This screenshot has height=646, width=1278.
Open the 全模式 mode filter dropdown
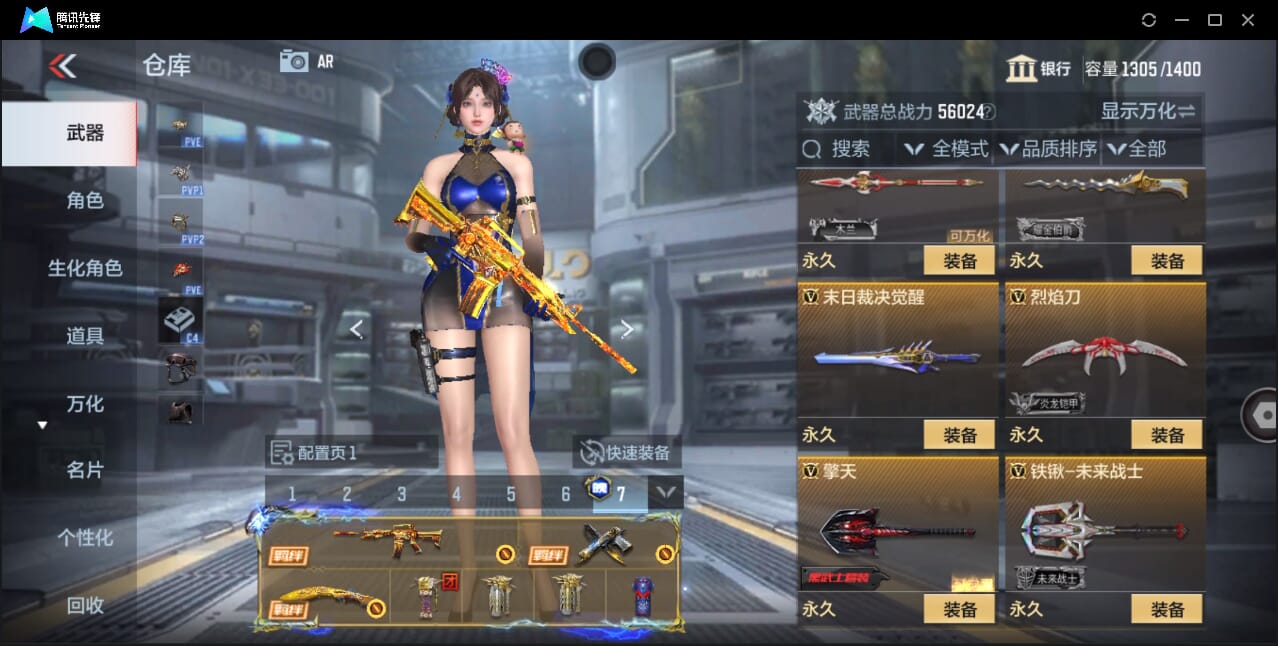947,149
